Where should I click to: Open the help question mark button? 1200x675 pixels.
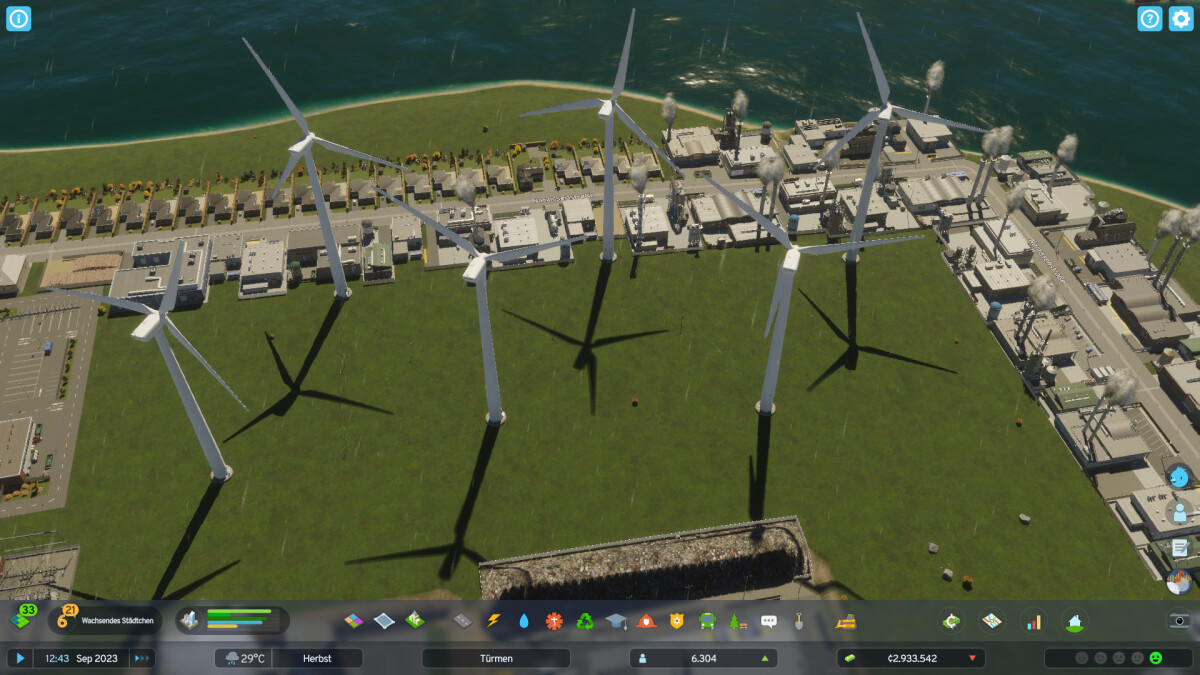click(x=1150, y=18)
